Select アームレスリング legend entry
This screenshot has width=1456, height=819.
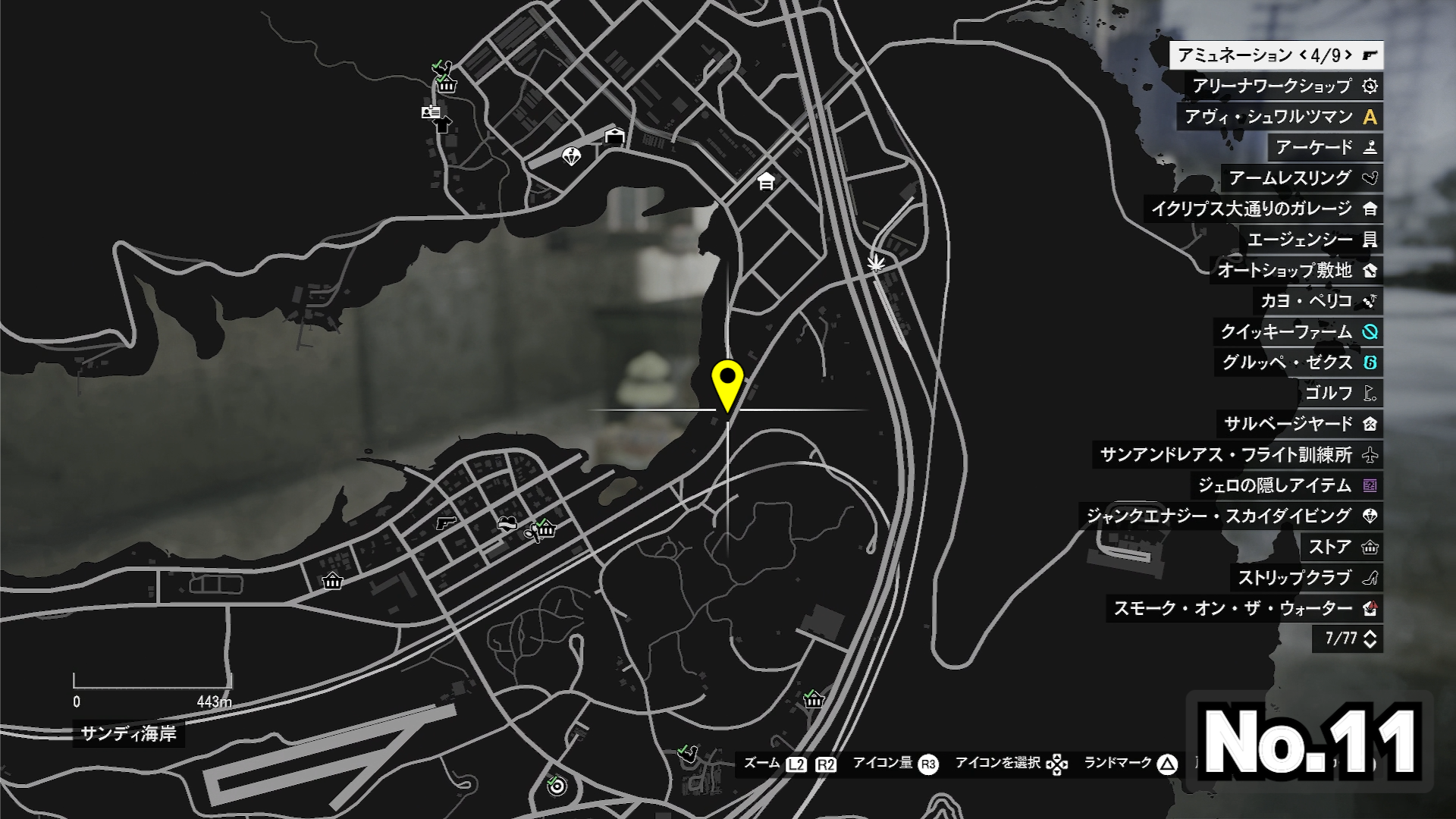1301,178
